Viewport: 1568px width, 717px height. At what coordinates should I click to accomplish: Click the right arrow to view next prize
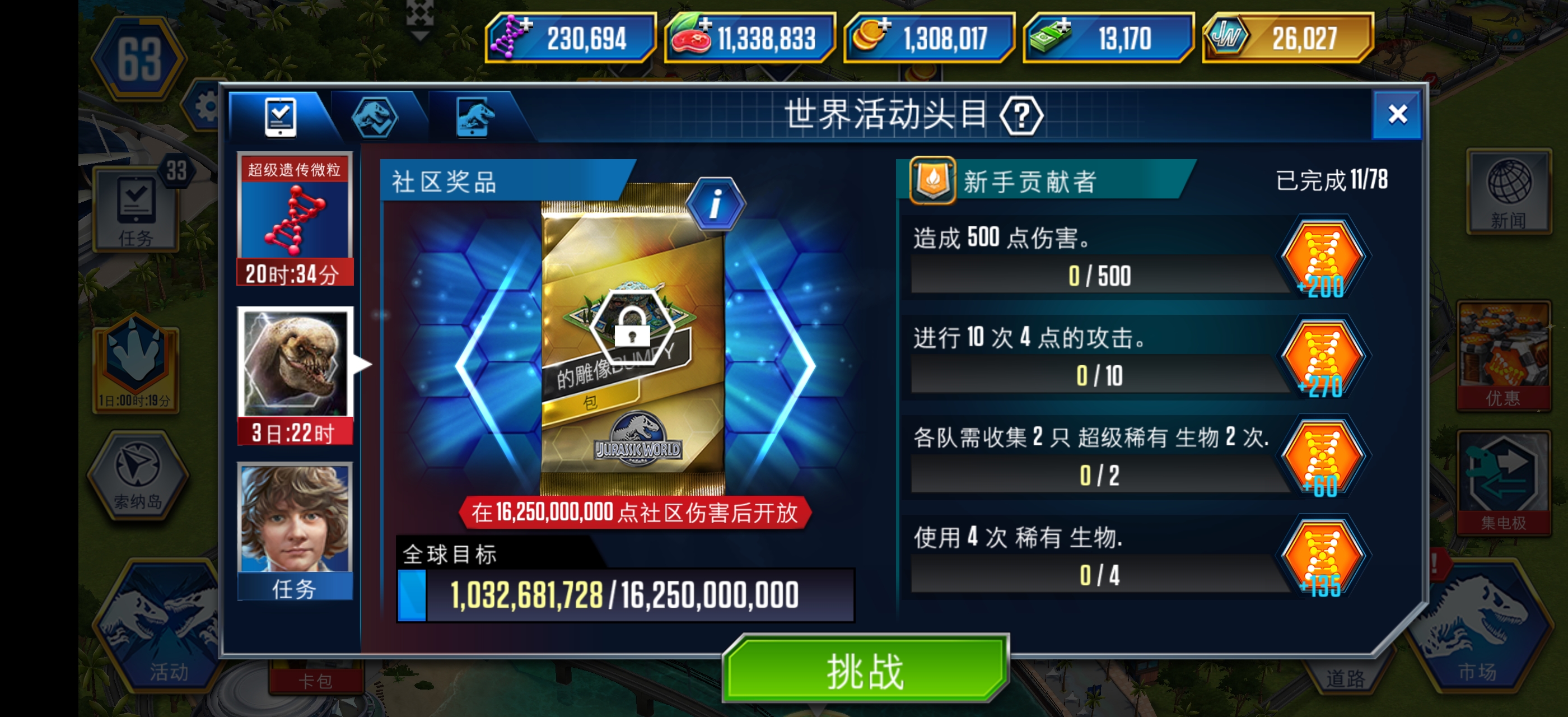pos(798,365)
